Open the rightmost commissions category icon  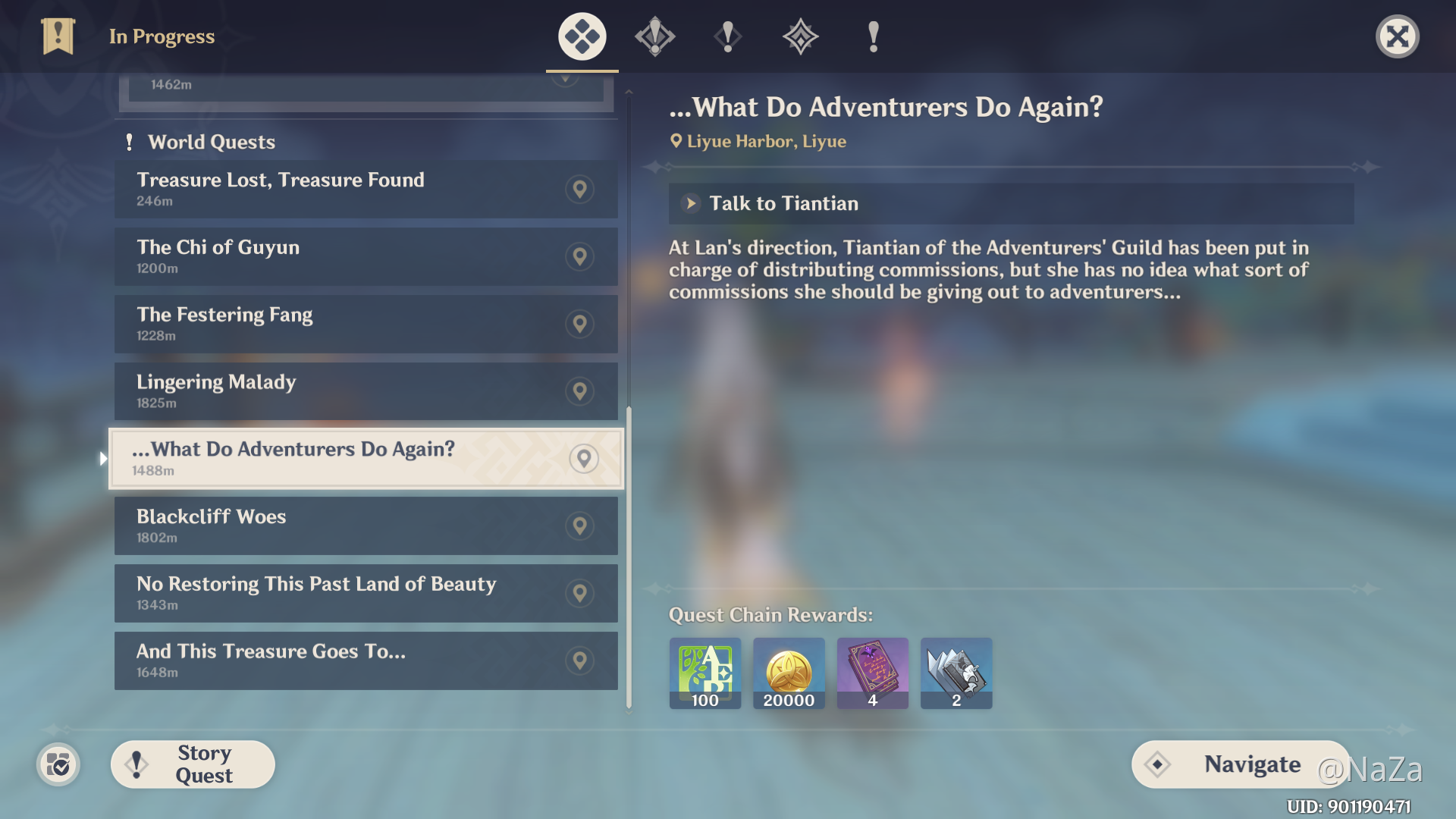click(872, 36)
